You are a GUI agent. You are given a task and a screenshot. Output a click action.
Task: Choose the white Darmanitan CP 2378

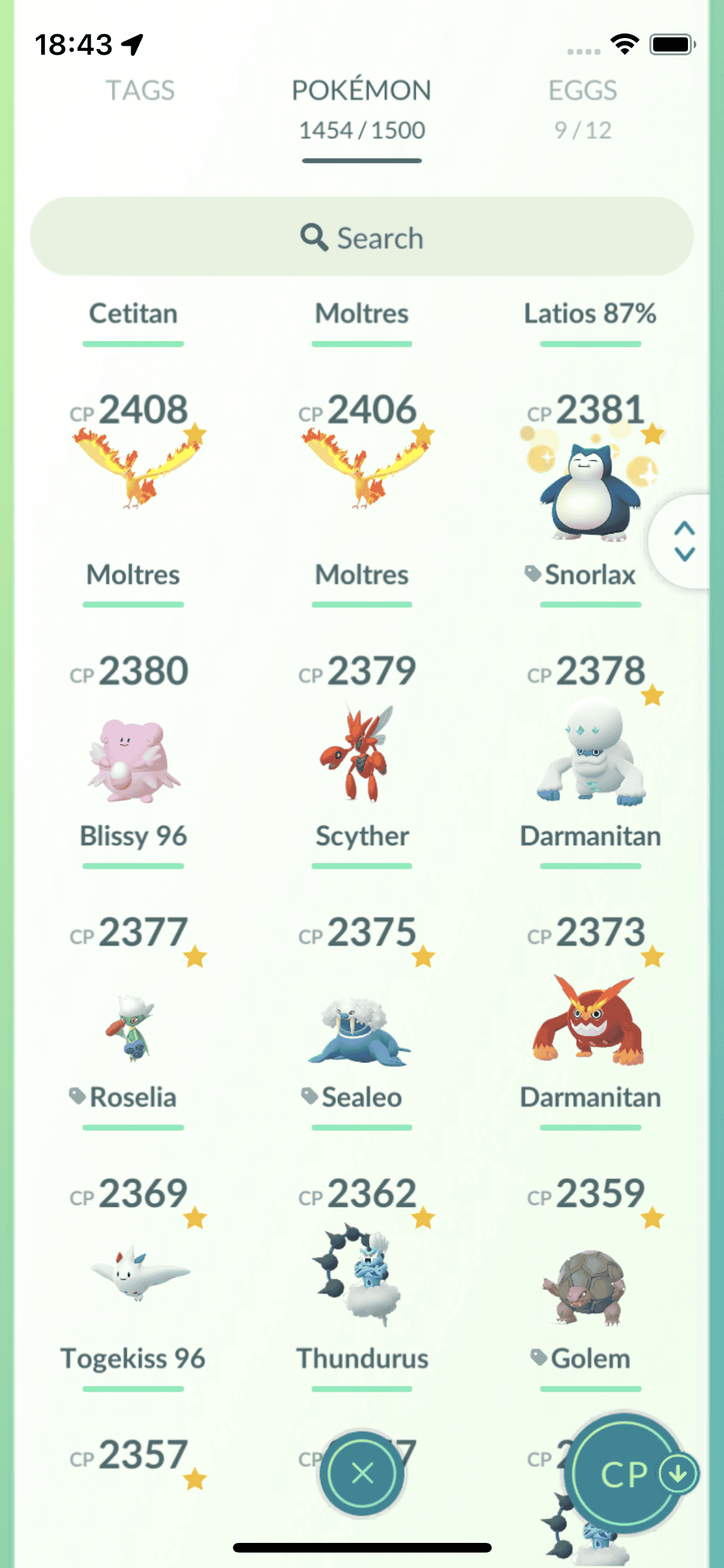pyautogui.click(x=589, y=753)
